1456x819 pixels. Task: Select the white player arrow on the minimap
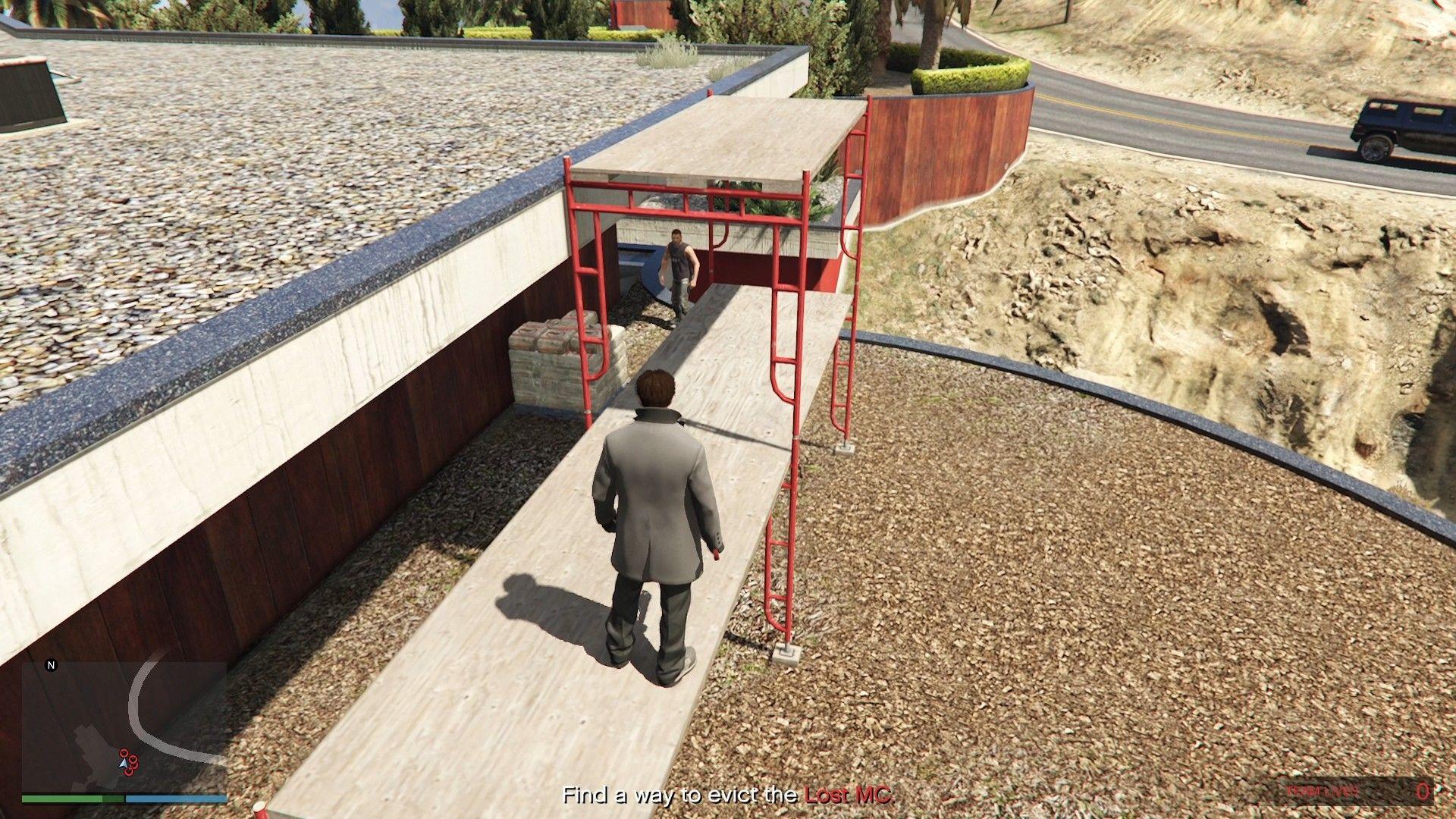click(124, 764)
